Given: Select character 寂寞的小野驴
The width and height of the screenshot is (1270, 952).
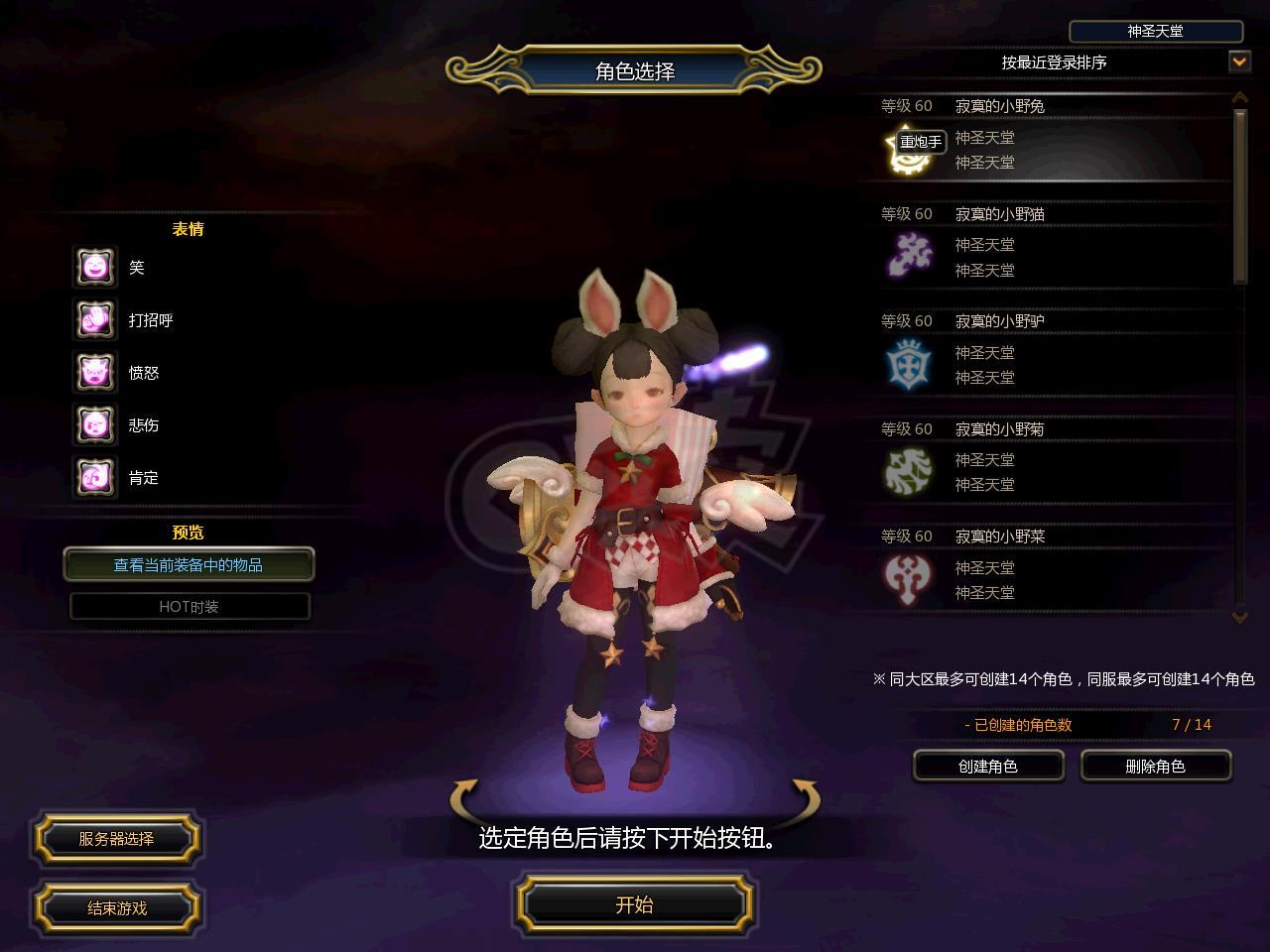Looking at the screenshot, I should tap(1042, 352).
